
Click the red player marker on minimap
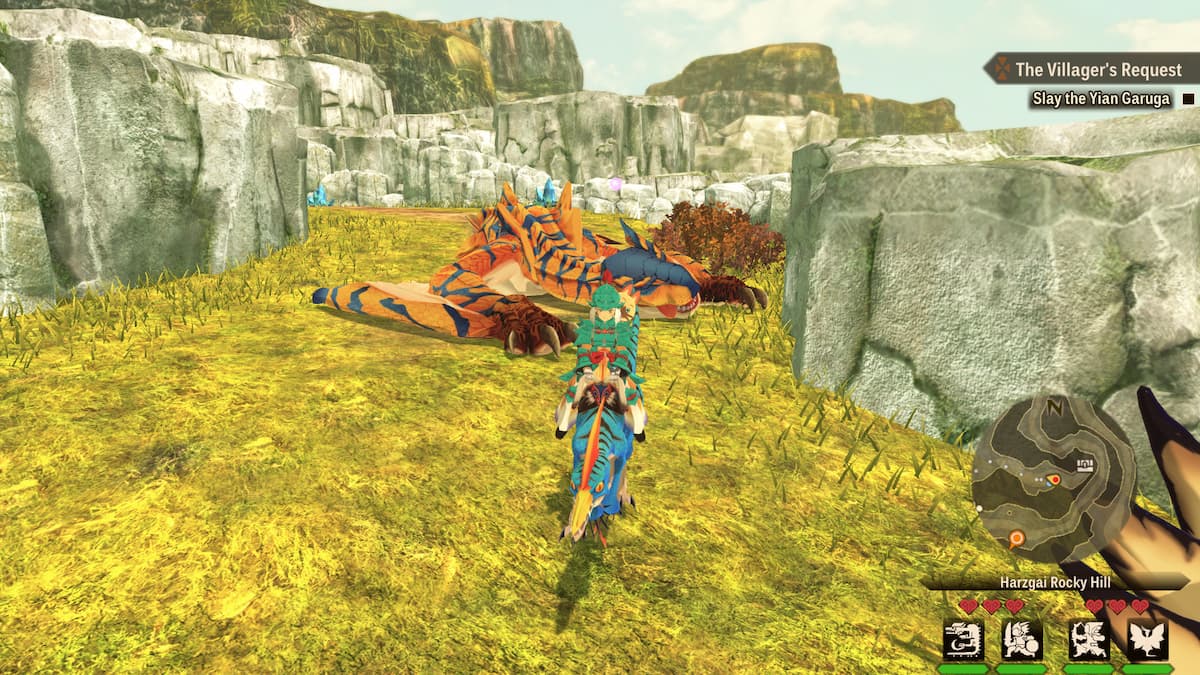click(x=1052, y=481)
